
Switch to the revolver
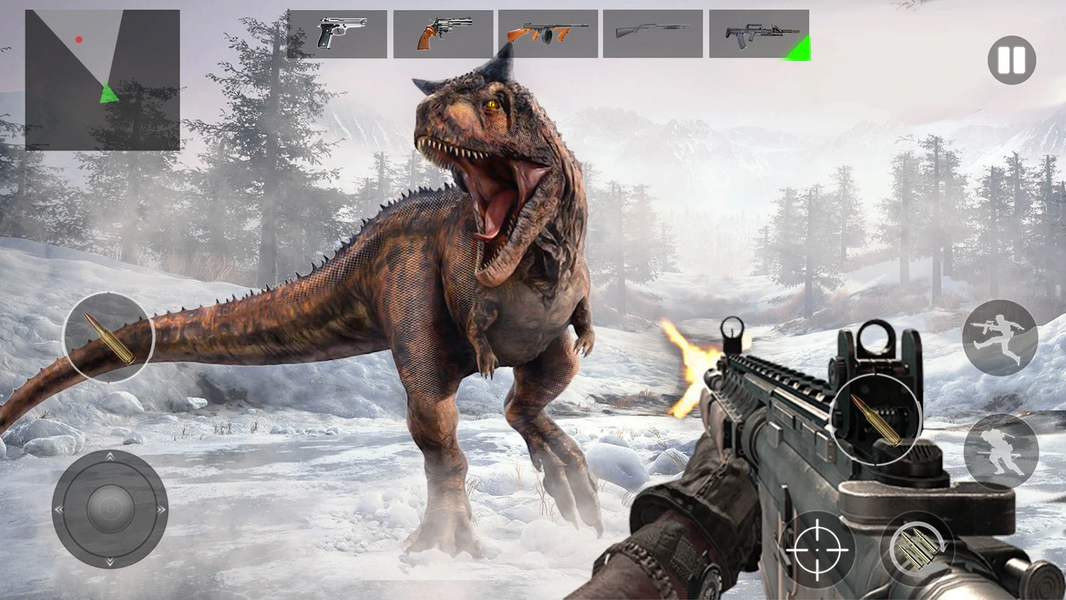tap(443, 34)
